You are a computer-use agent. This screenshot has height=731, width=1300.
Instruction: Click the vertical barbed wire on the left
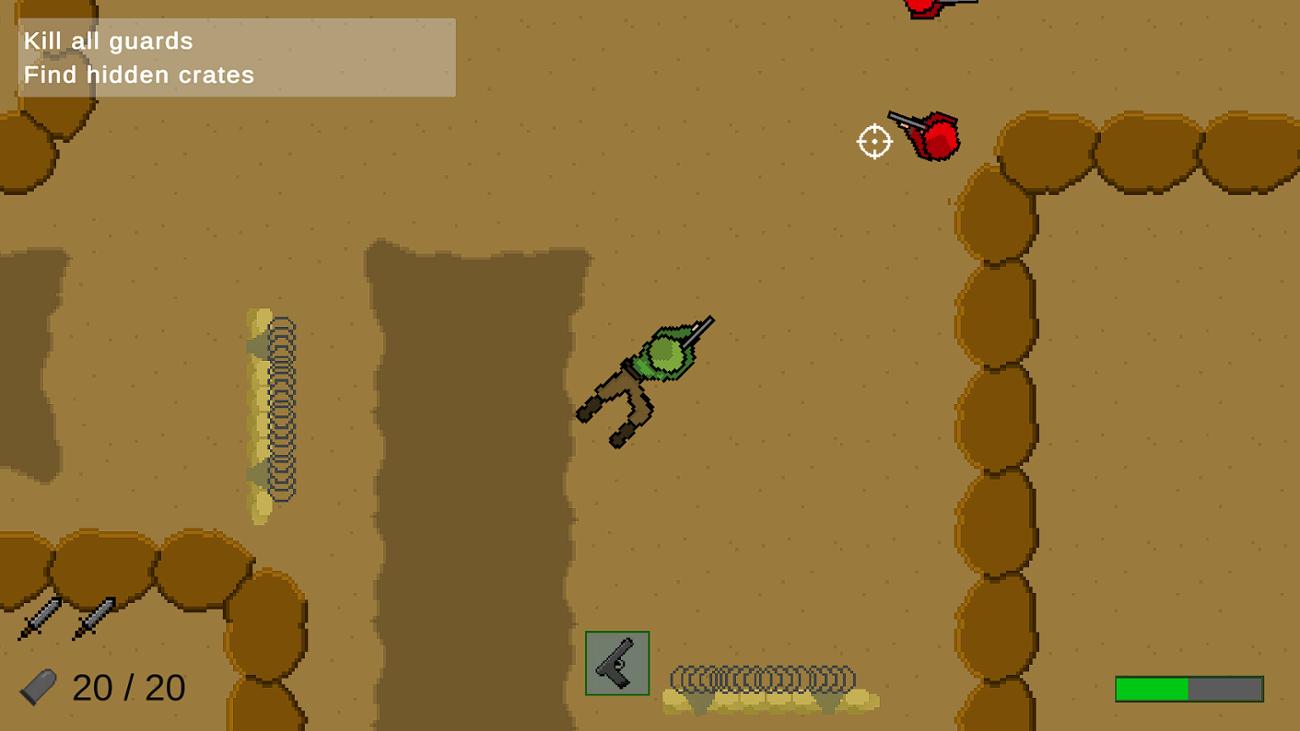282,410
